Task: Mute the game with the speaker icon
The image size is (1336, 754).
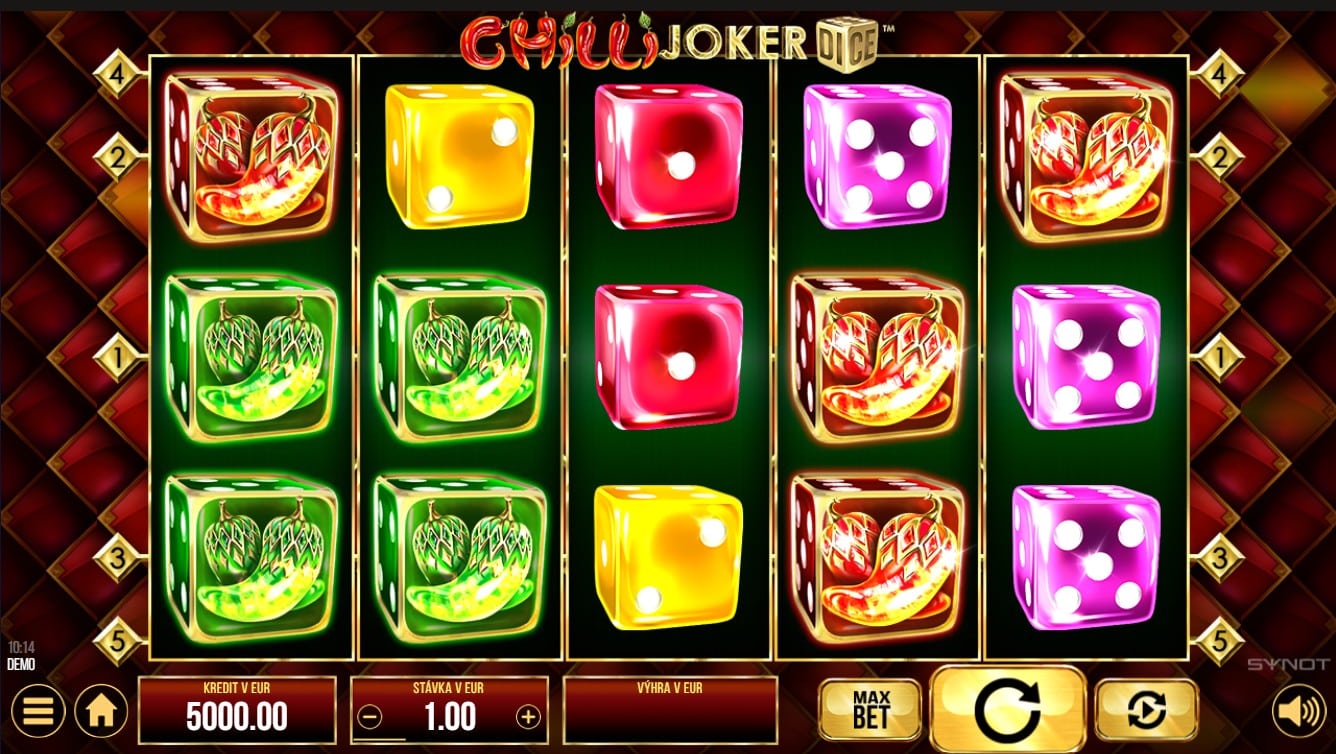Action: (1300, 711)
